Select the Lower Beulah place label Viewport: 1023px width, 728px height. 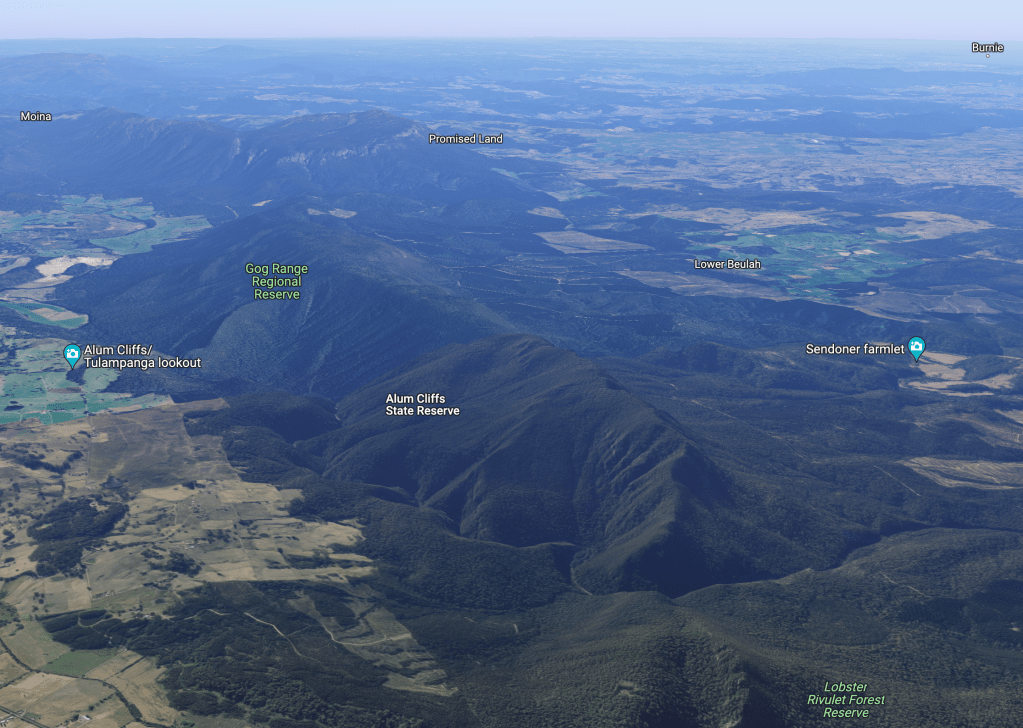click(x=727, y=264)
